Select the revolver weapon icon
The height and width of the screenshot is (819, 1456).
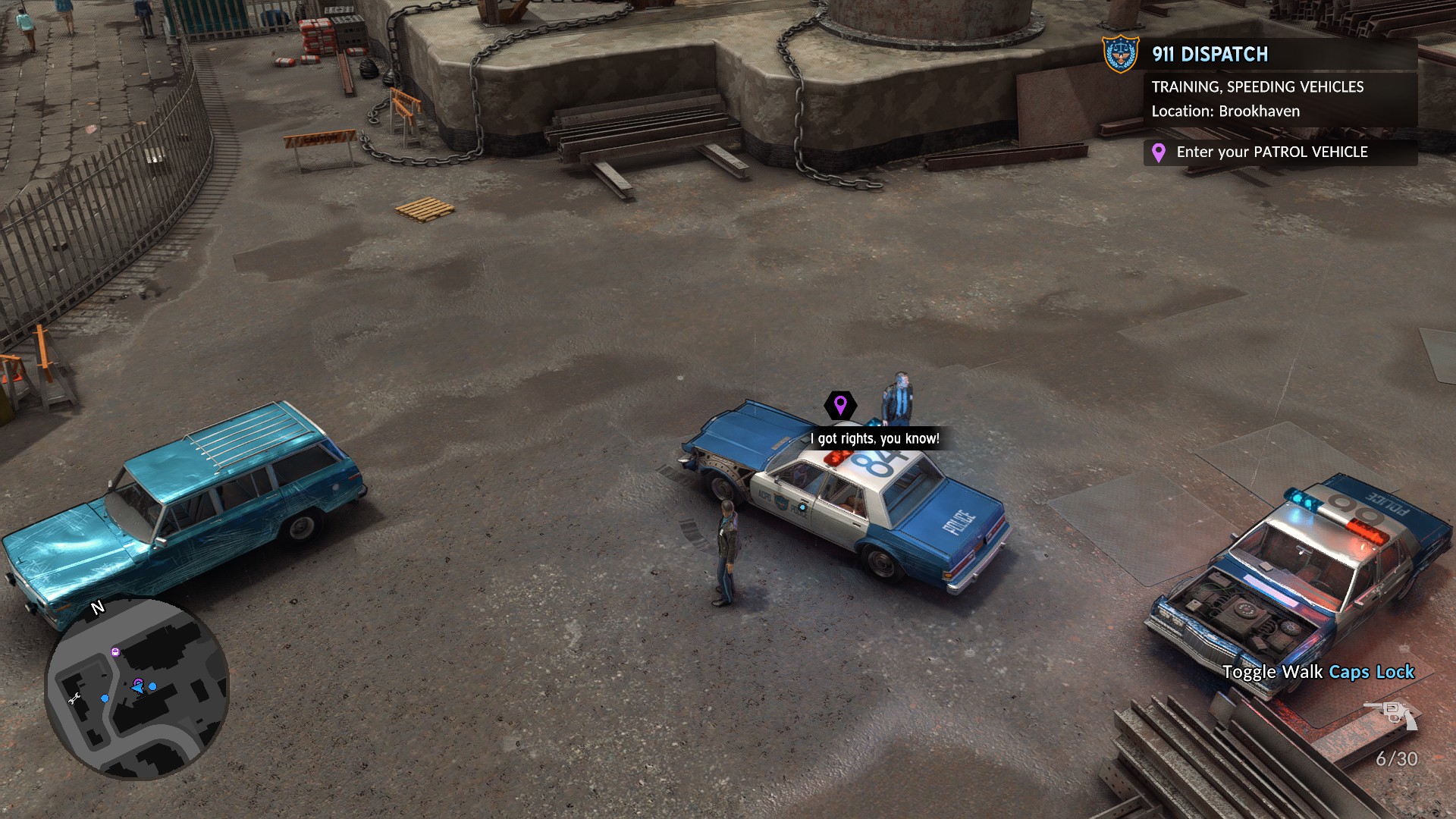point(1391,714)
